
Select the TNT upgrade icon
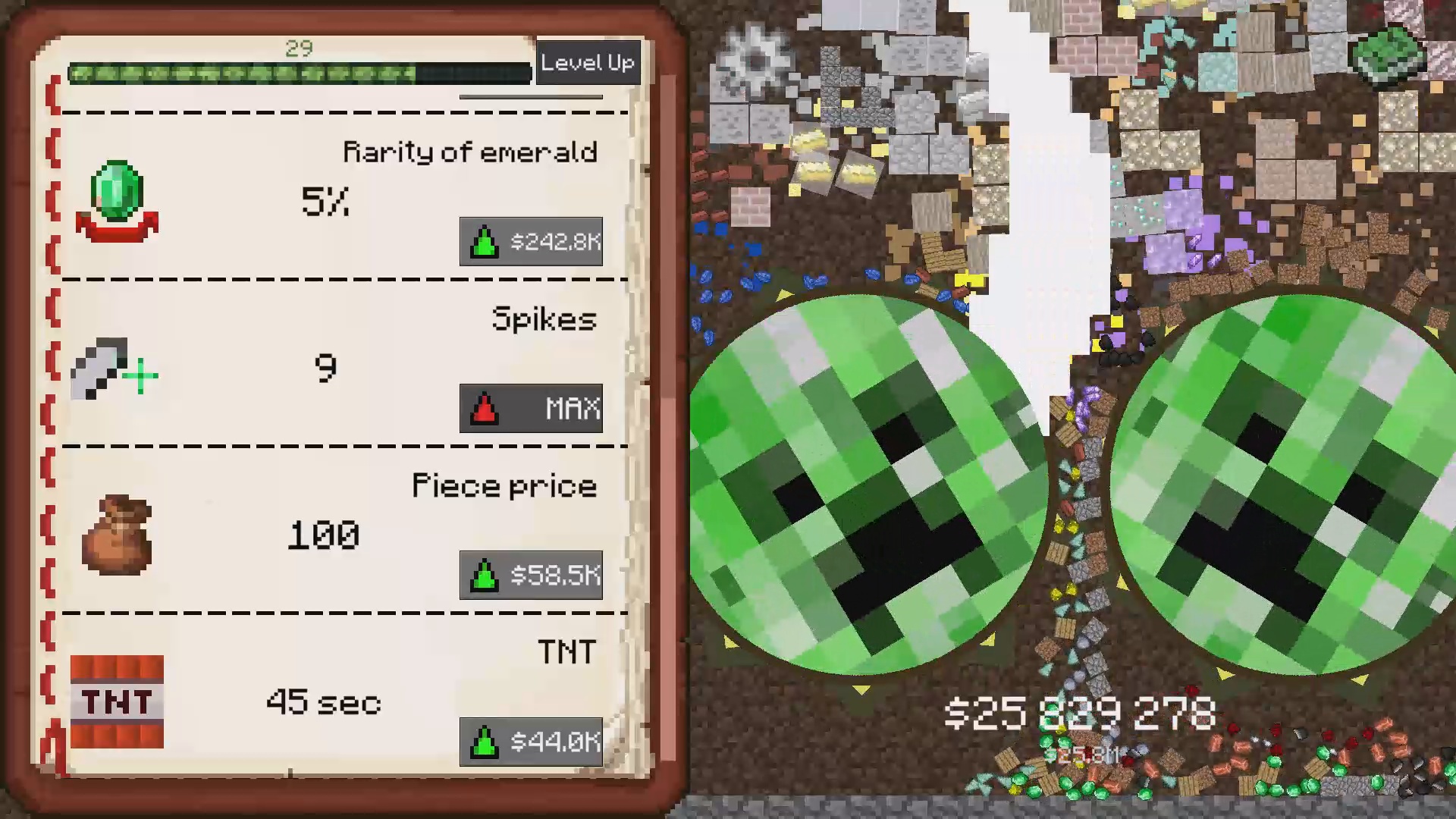coord(118,701)
